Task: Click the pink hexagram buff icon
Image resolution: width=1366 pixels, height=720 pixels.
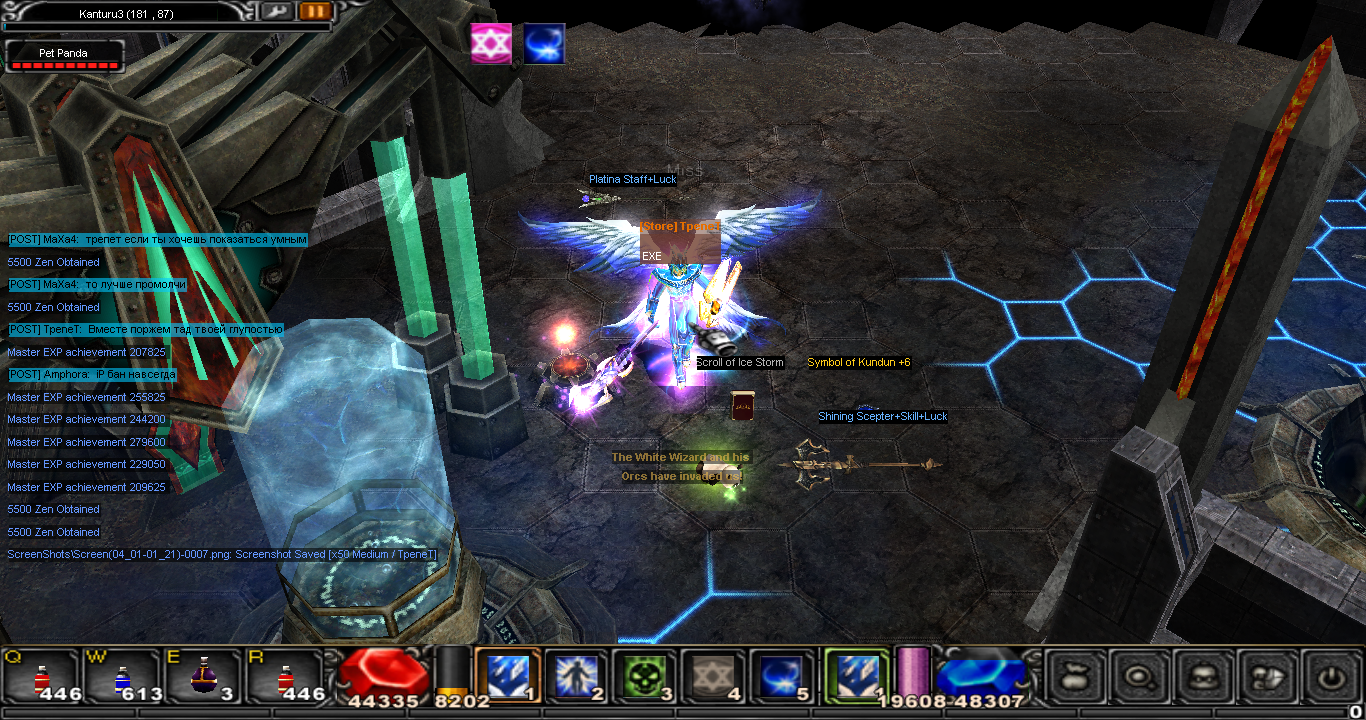Action: click(x=491, y=44)
